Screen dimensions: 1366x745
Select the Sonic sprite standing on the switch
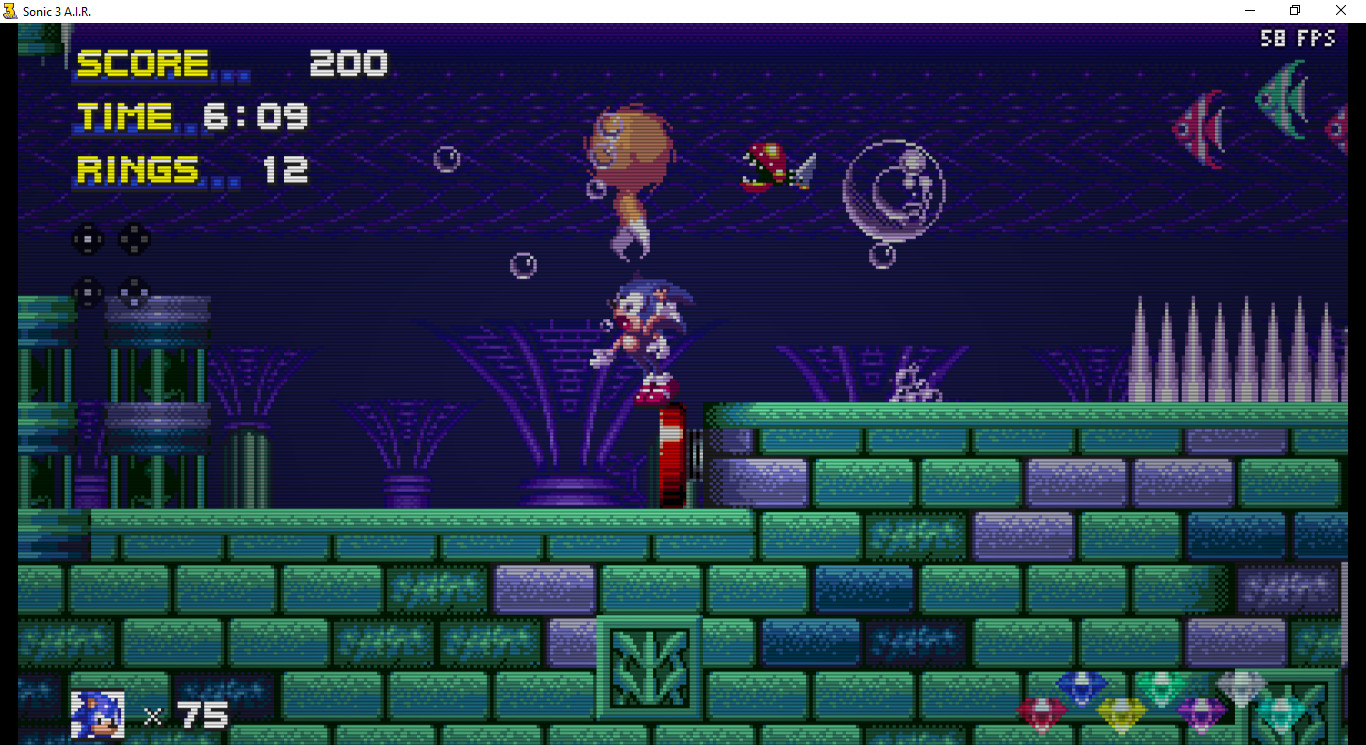650,330
